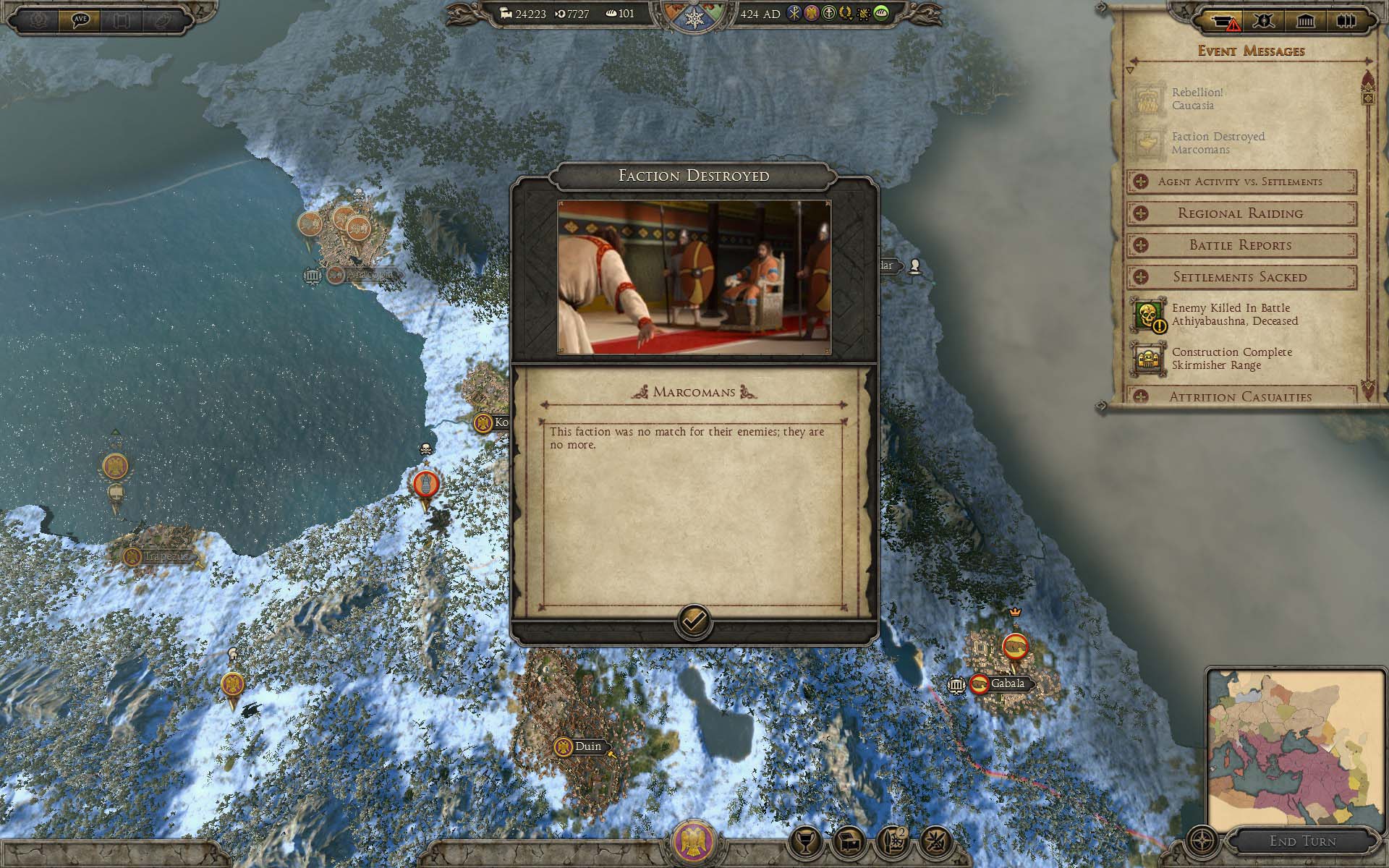The width and height of the screenshot is (1389, 868).
Task: Switch to the columned building provinces tab
Action: [x=1305, y=21]
